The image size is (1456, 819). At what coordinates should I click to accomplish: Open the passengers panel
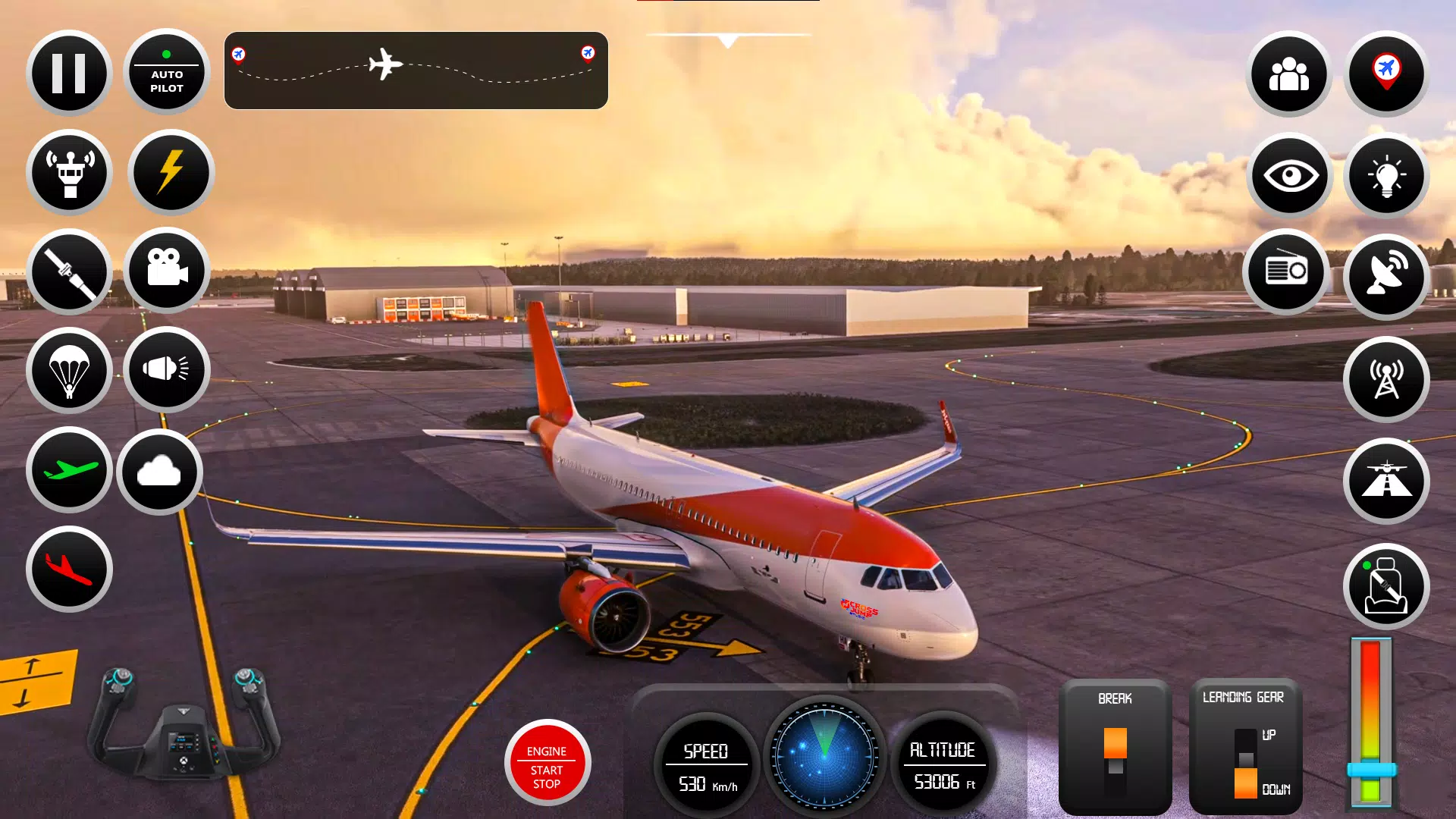1289,74
